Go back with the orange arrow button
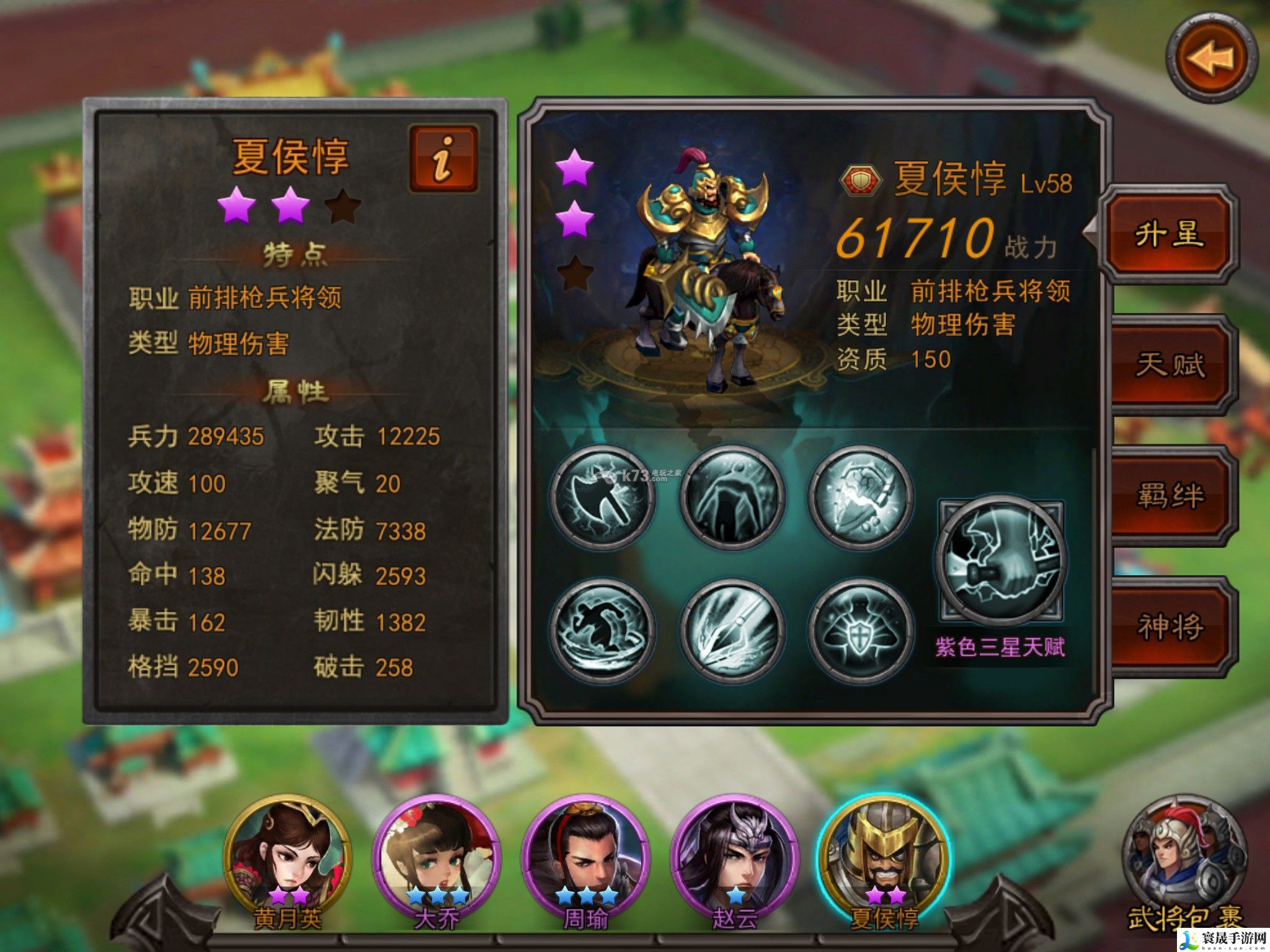Screen dimensions: 1270x952 1211,59
